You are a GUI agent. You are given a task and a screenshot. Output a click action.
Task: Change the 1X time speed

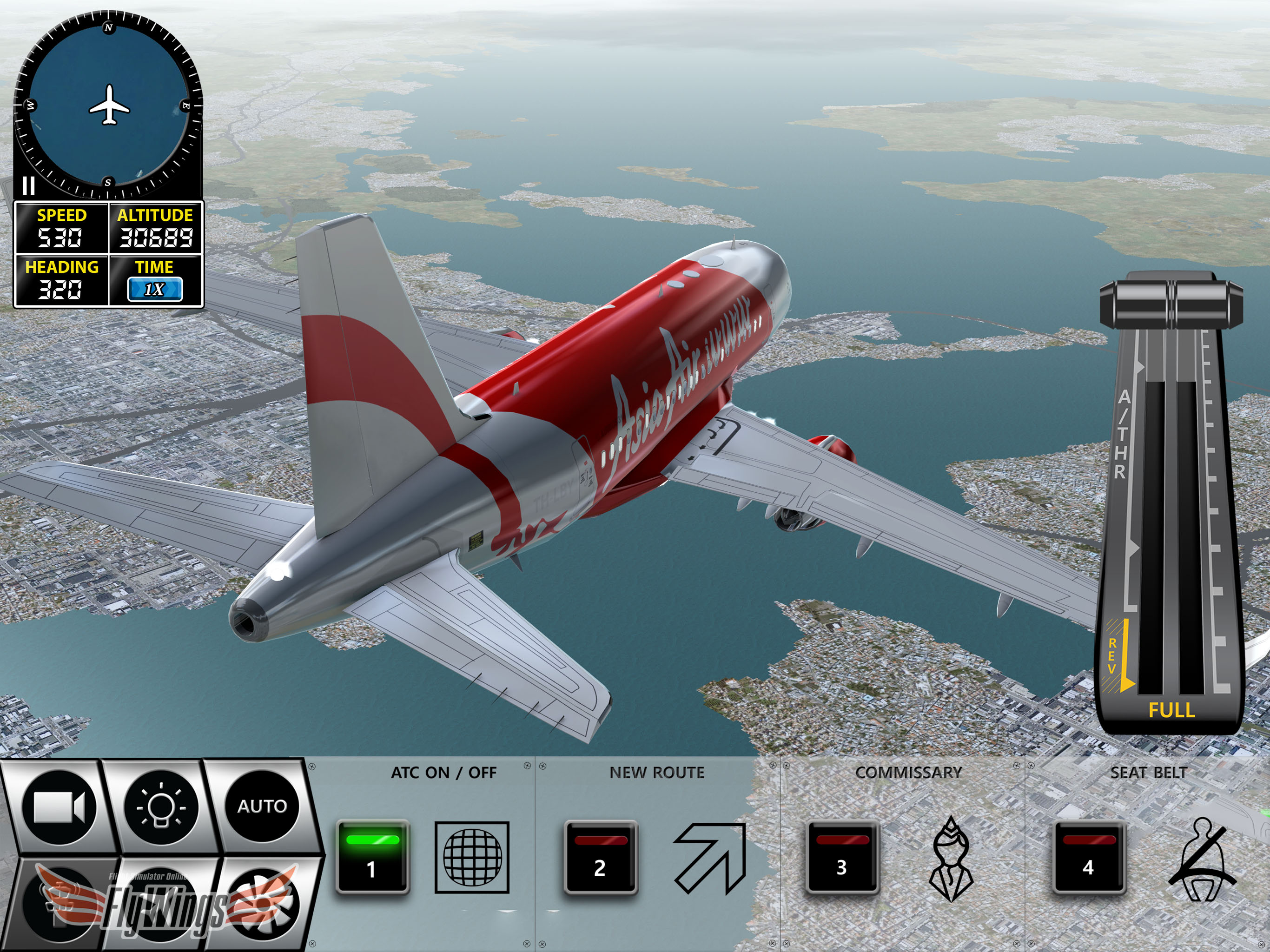pos(154,290)
